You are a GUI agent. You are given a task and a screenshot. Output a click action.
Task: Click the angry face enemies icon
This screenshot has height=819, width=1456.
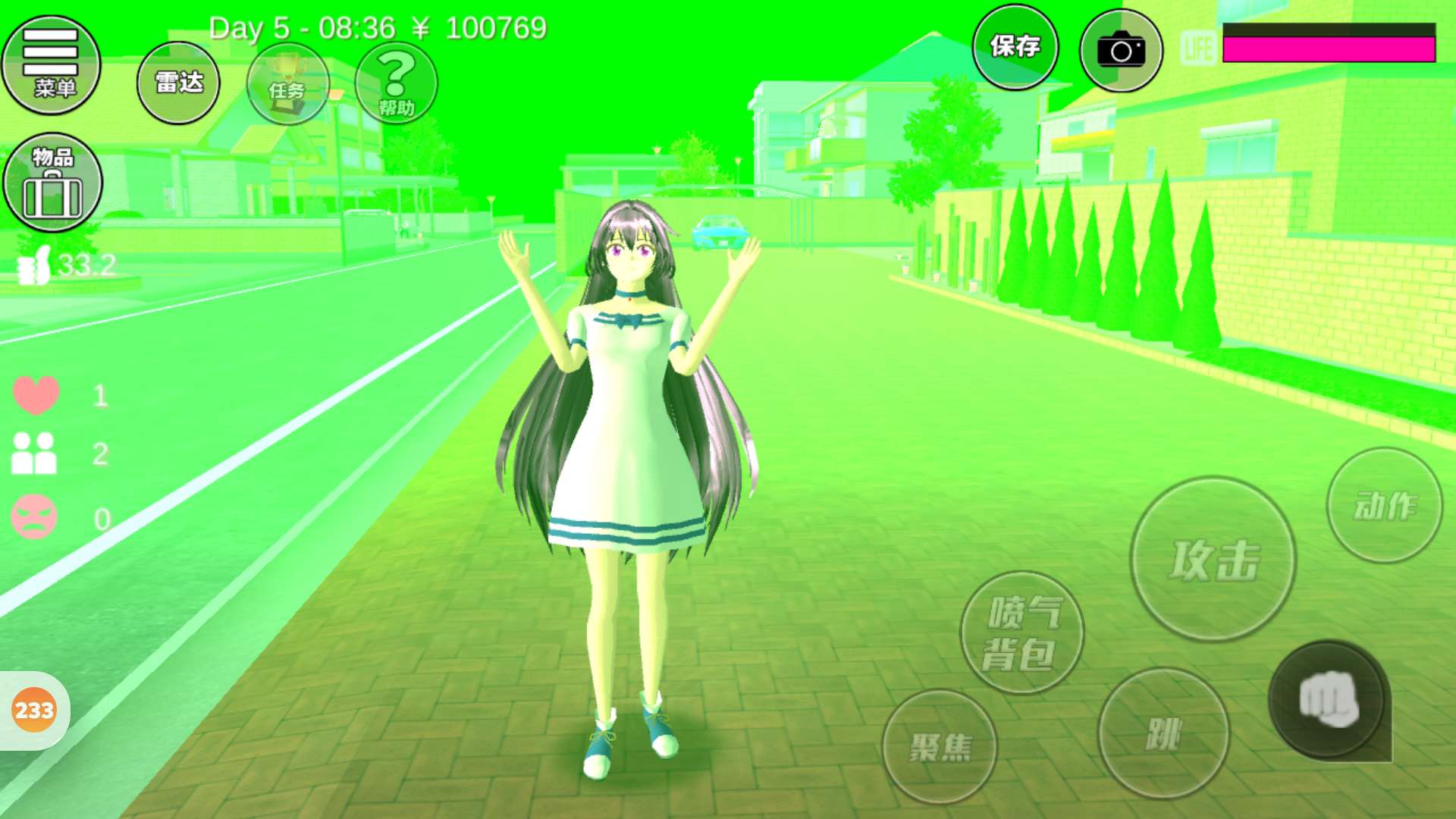tap(34, 517)
